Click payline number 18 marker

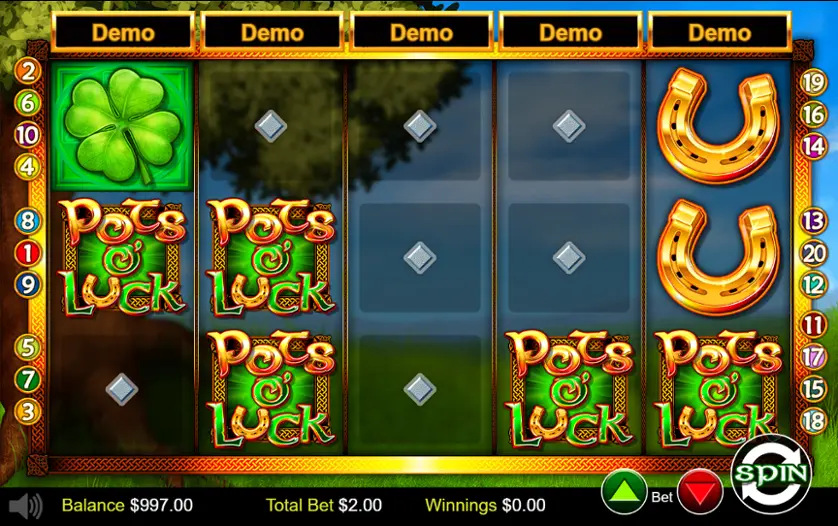pos(814,420)
